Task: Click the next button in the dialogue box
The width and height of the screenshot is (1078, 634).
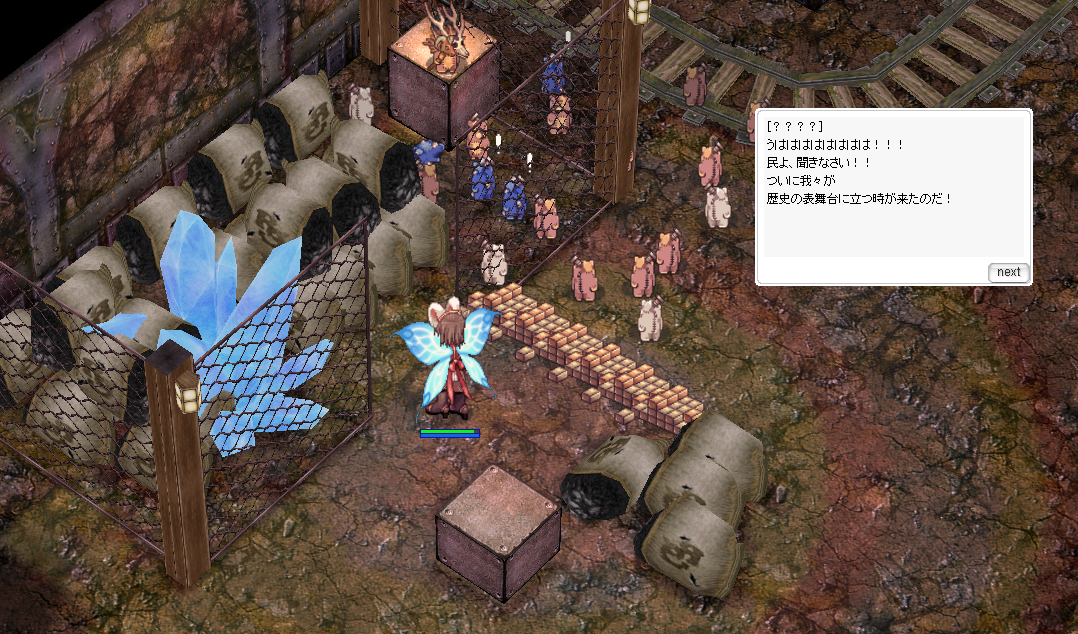Action: click(1008, 272)
